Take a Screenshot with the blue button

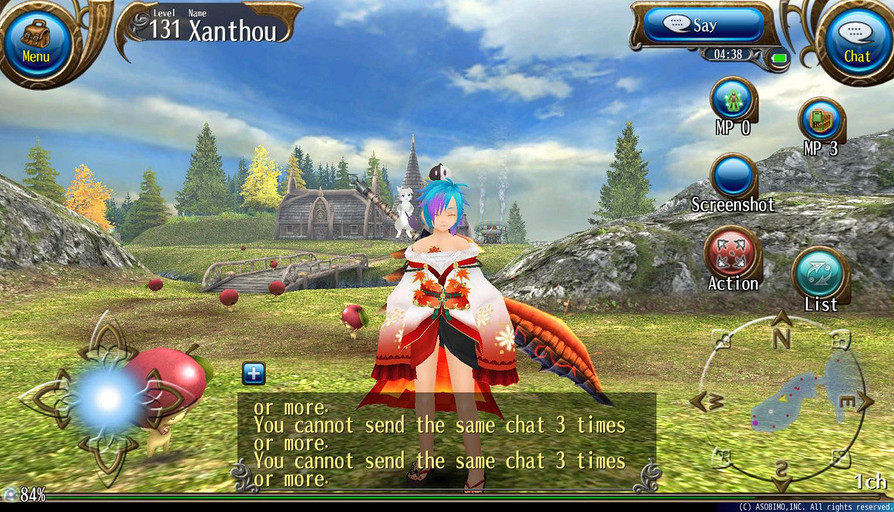click(x=734, y=177)
